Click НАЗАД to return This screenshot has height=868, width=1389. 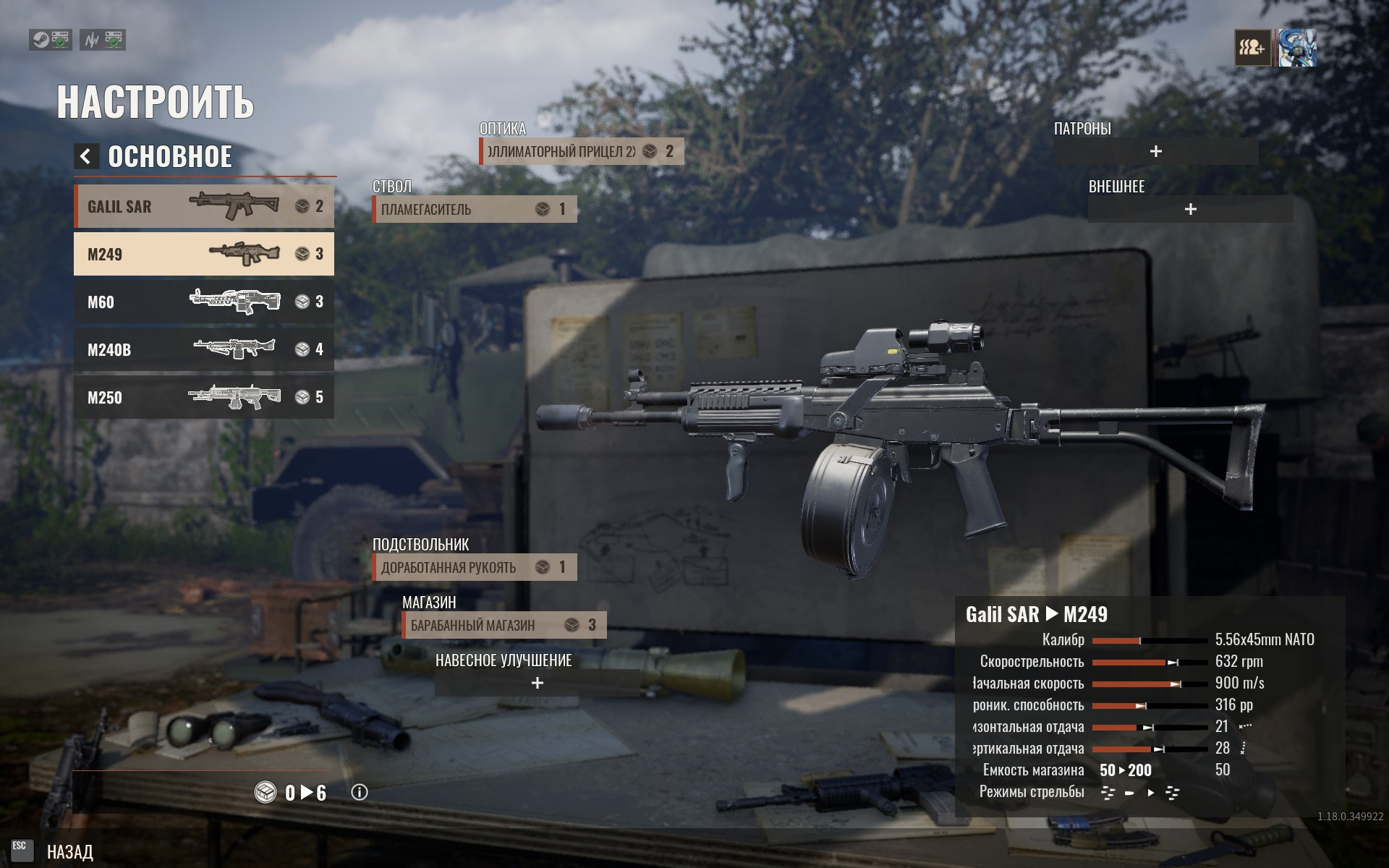click(x=69, y=852)
